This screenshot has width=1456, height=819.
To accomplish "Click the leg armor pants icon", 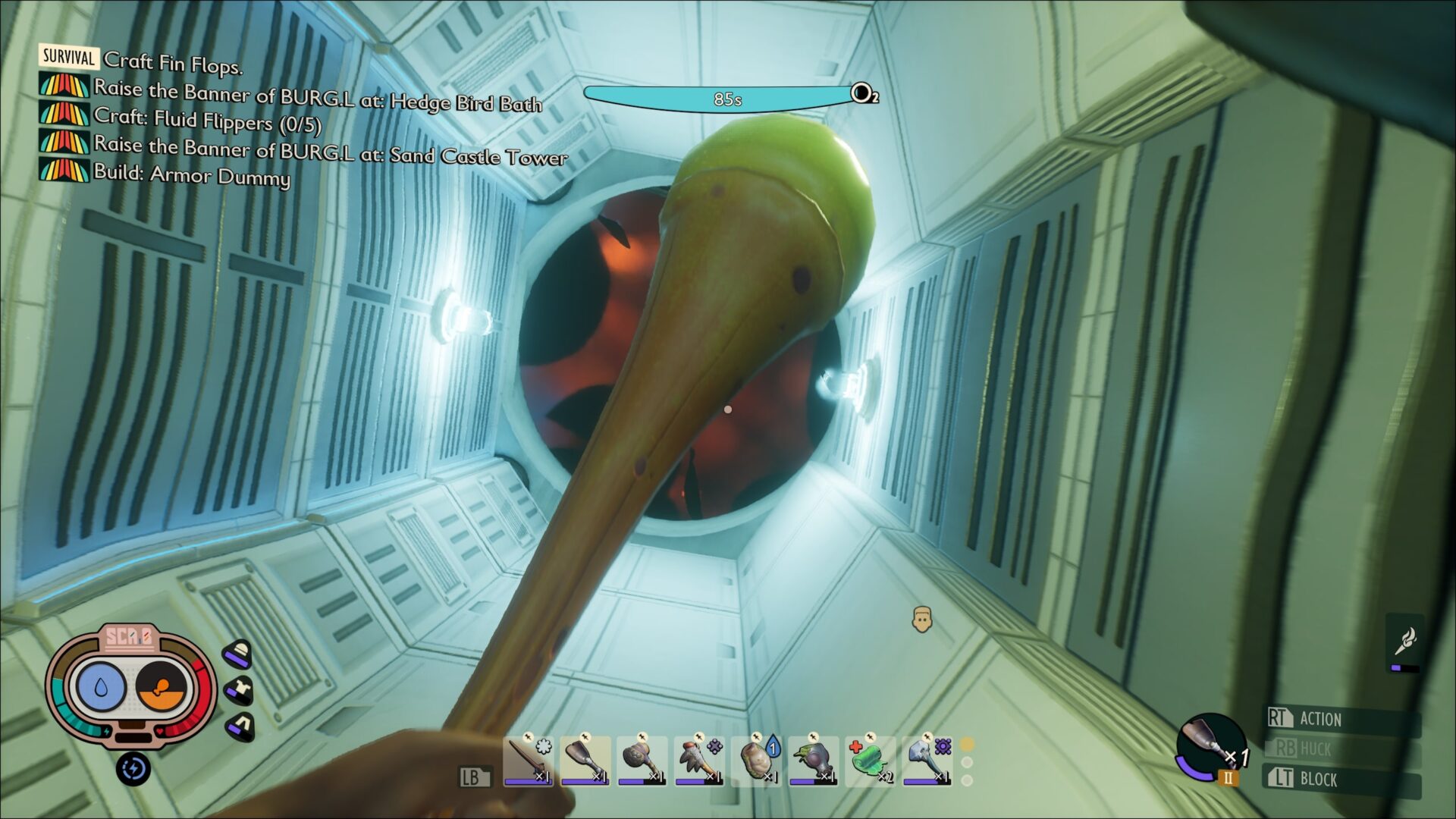I will pyautogui.click(x=240, y=726).
